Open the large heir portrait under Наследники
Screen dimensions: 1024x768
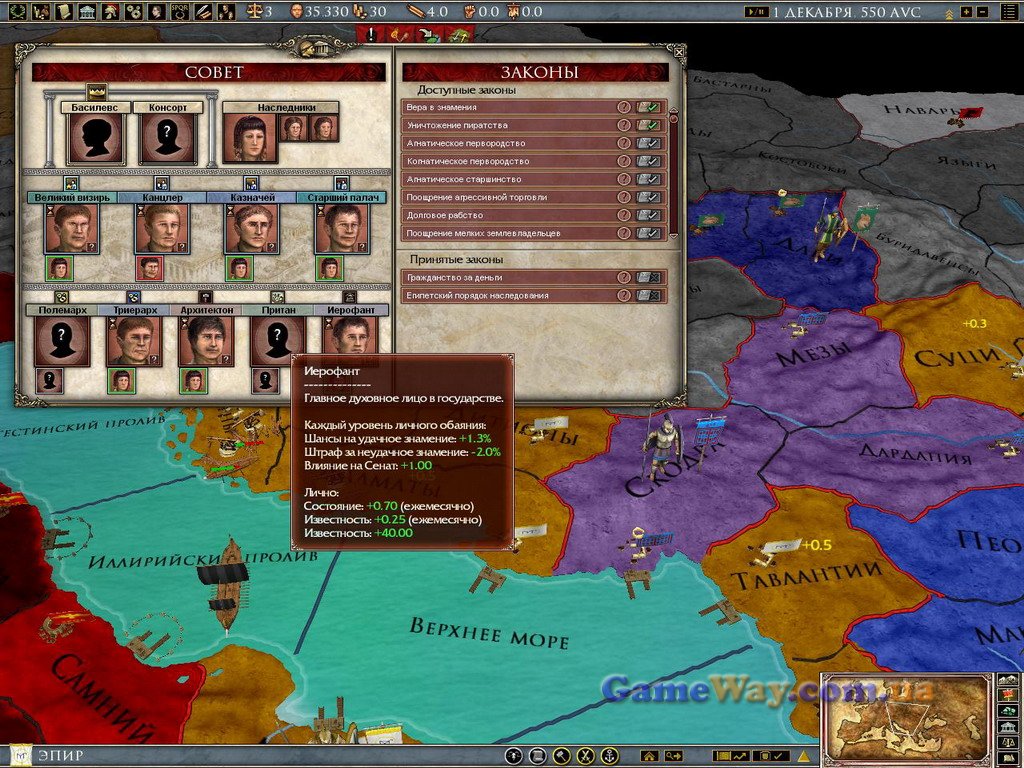(x=250, y=138)
